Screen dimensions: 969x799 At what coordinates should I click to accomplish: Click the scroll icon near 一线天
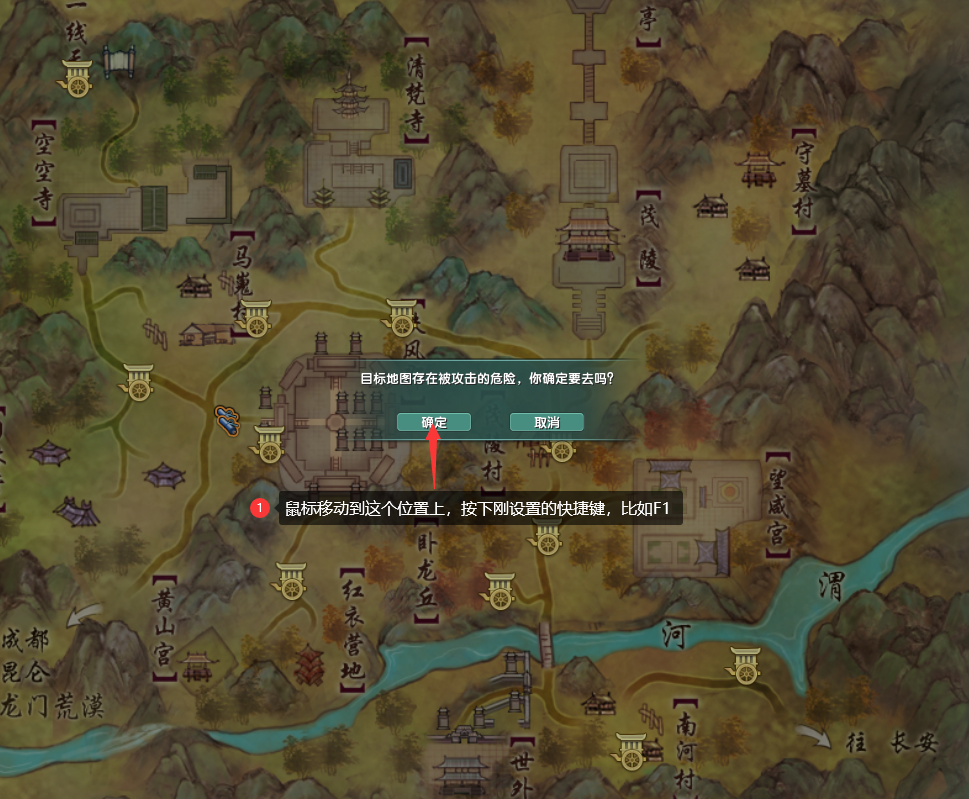pyautogui.click(x=119, y=59)
